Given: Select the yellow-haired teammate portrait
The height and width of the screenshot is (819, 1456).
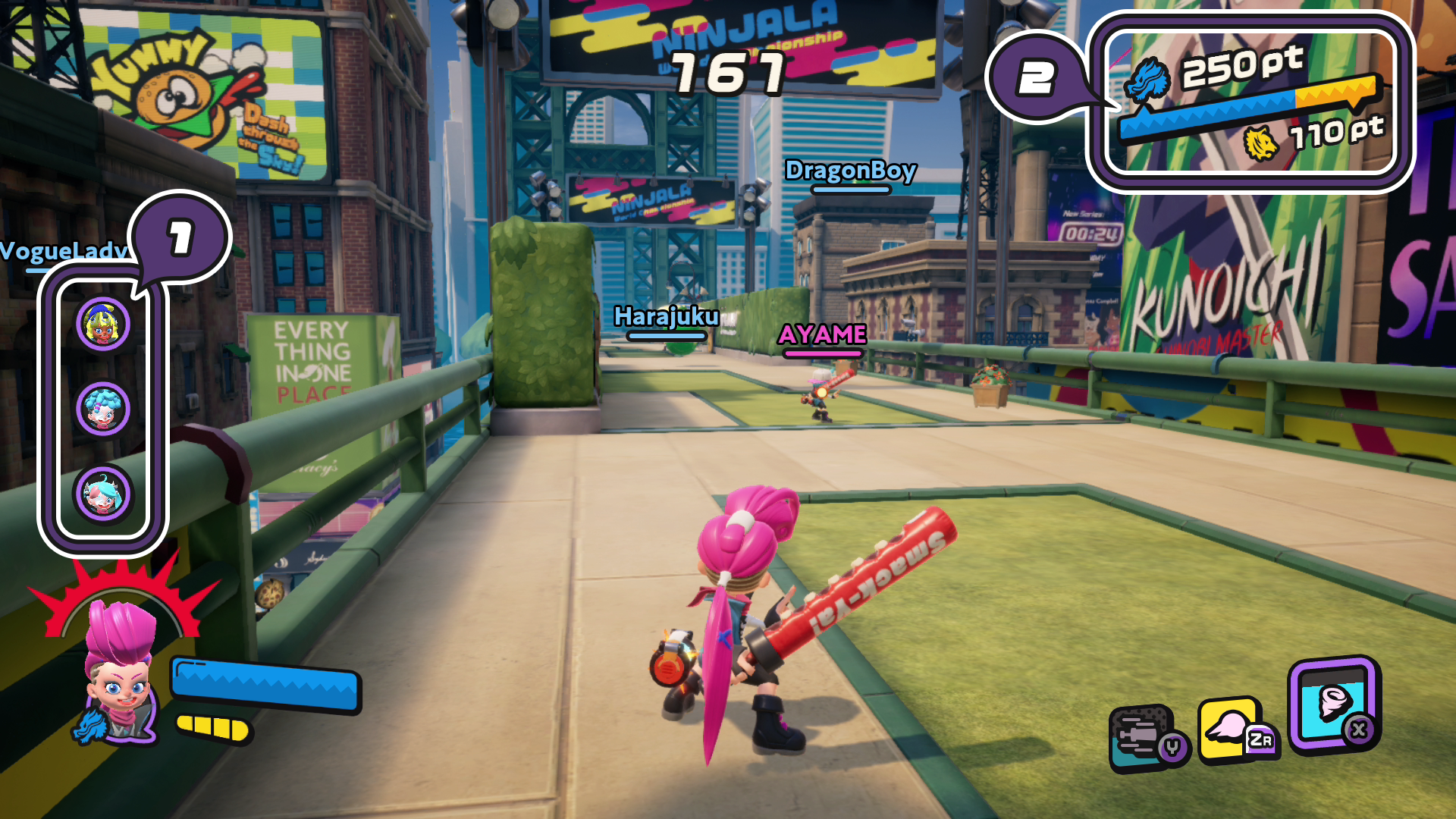Looking at the screenshot, I should (103, 325).
